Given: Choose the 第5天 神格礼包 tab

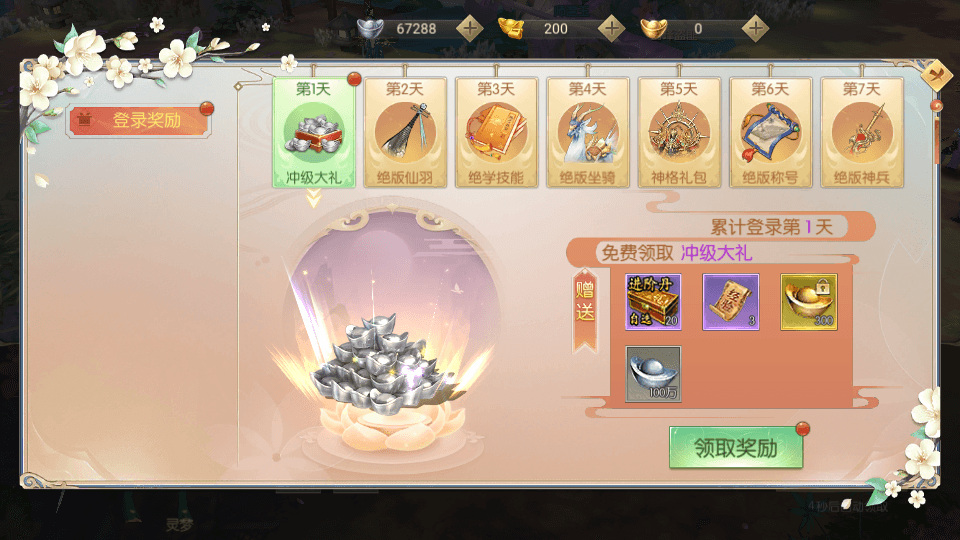Looking at the screenshot, I should (x=678, y=133).
